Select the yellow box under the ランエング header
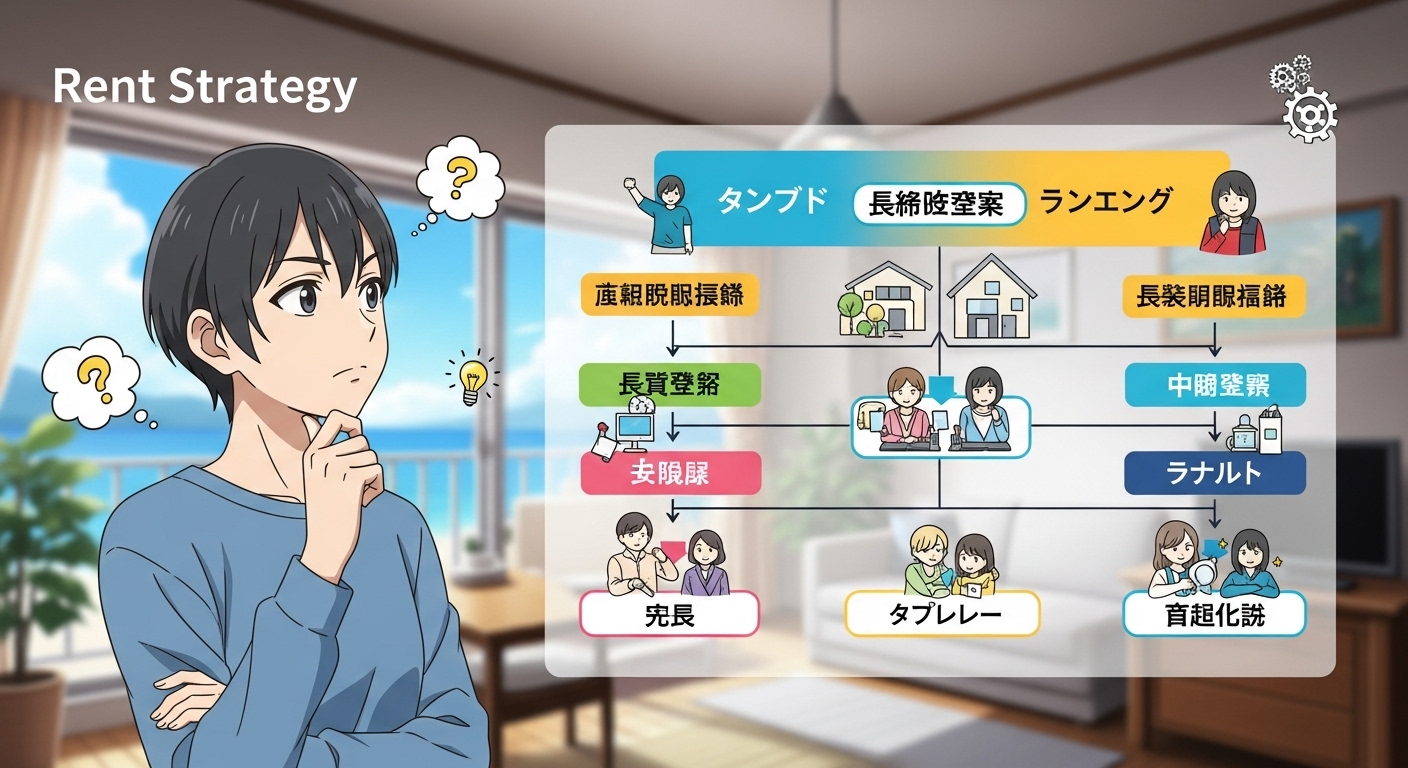 click(x=1215, y=297)
